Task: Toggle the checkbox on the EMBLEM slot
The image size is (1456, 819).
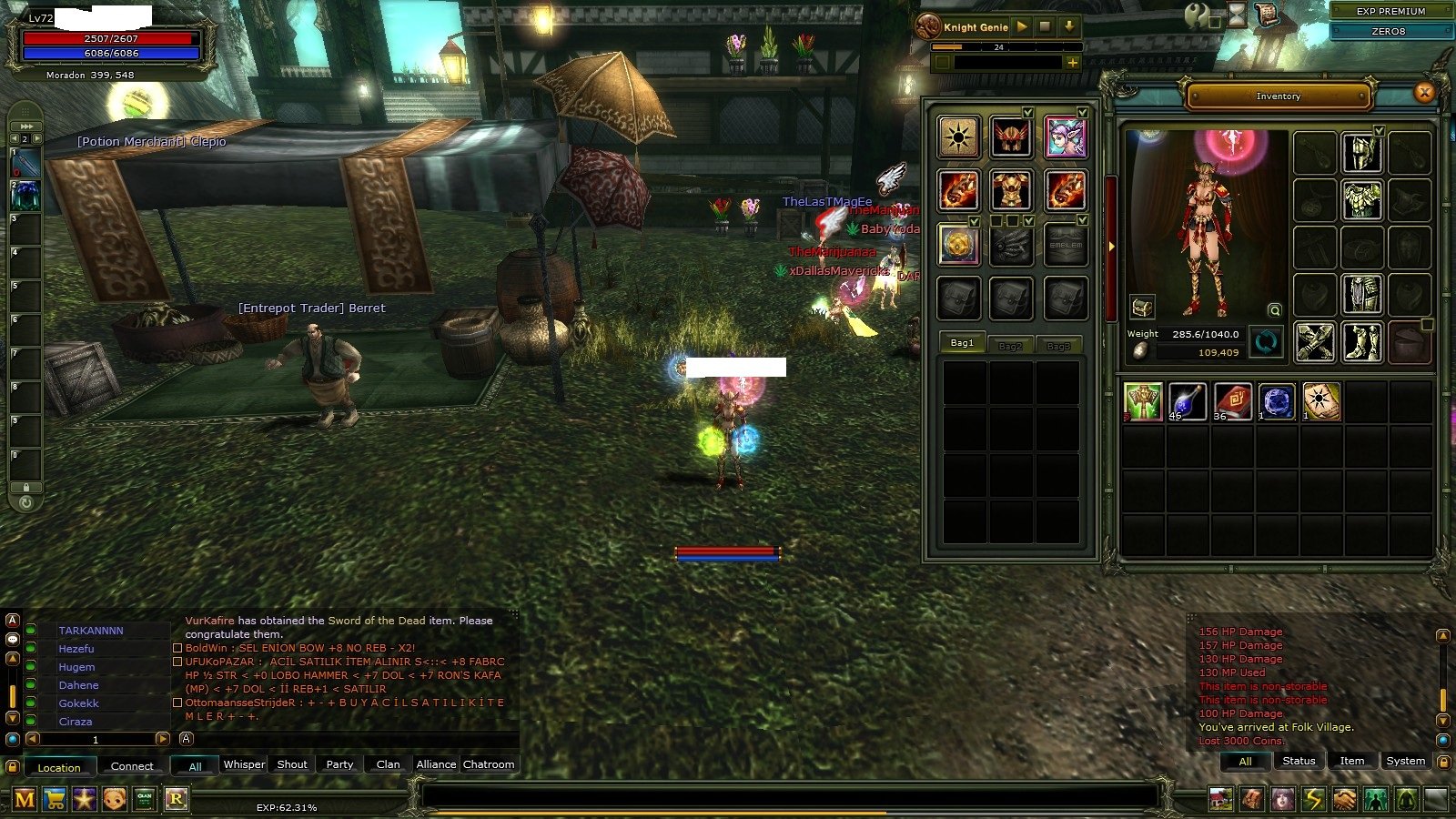Action: pos(1083,219)
